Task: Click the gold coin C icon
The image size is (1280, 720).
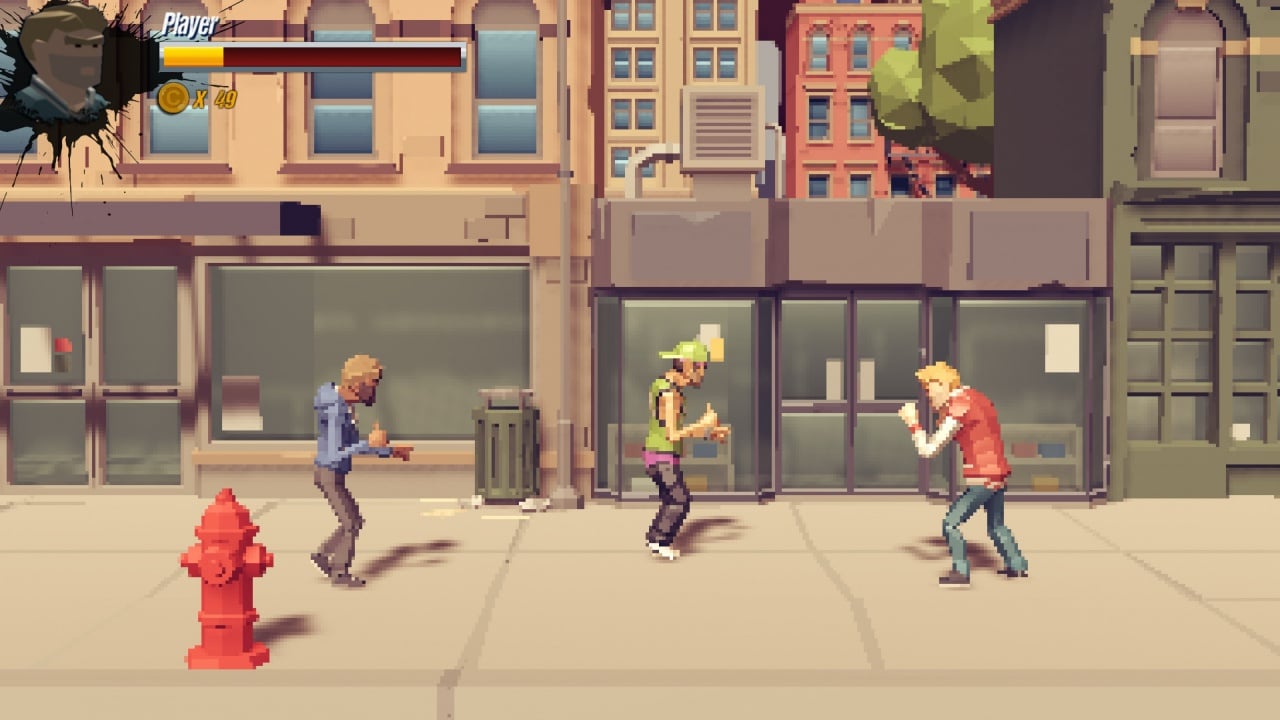Action: [x=175, y=100]
